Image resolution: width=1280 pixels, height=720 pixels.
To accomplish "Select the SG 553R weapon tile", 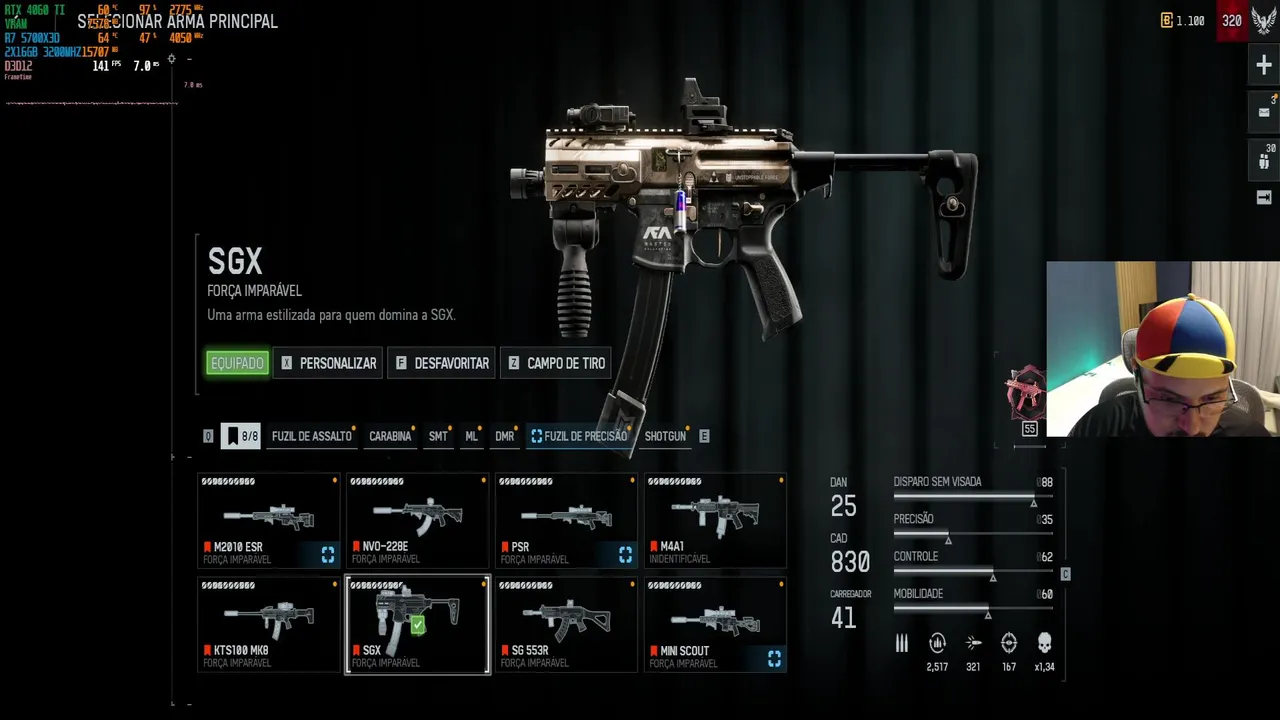I will coord(566,624).
